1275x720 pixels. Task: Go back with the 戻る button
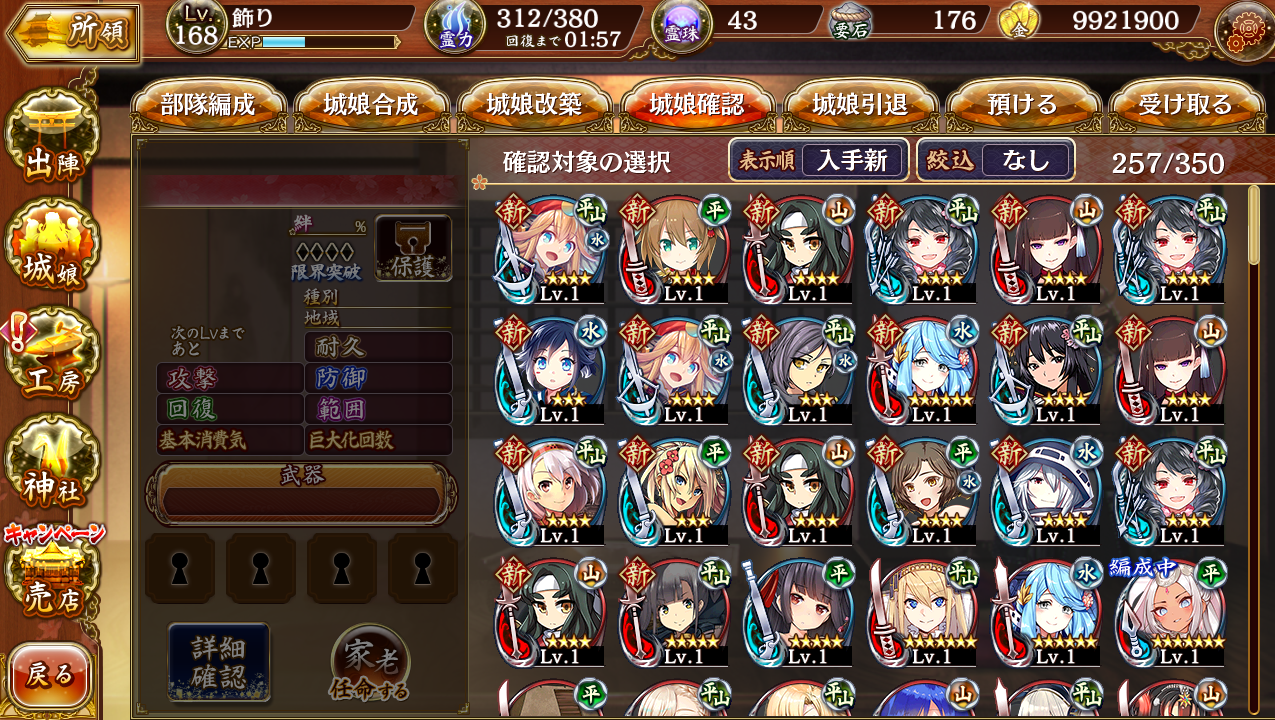pyautogui.click(x=50, y=676)
